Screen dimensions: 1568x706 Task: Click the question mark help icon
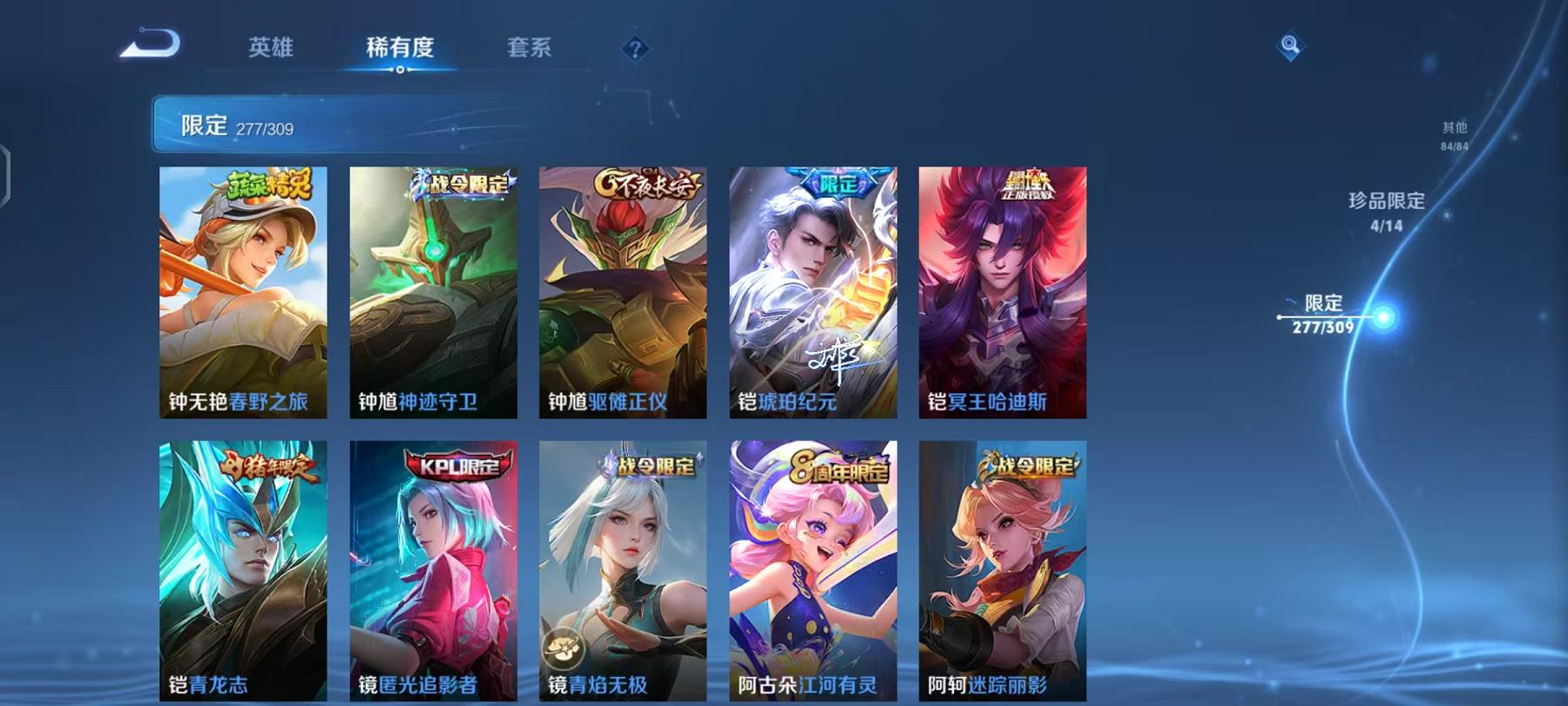635,49
